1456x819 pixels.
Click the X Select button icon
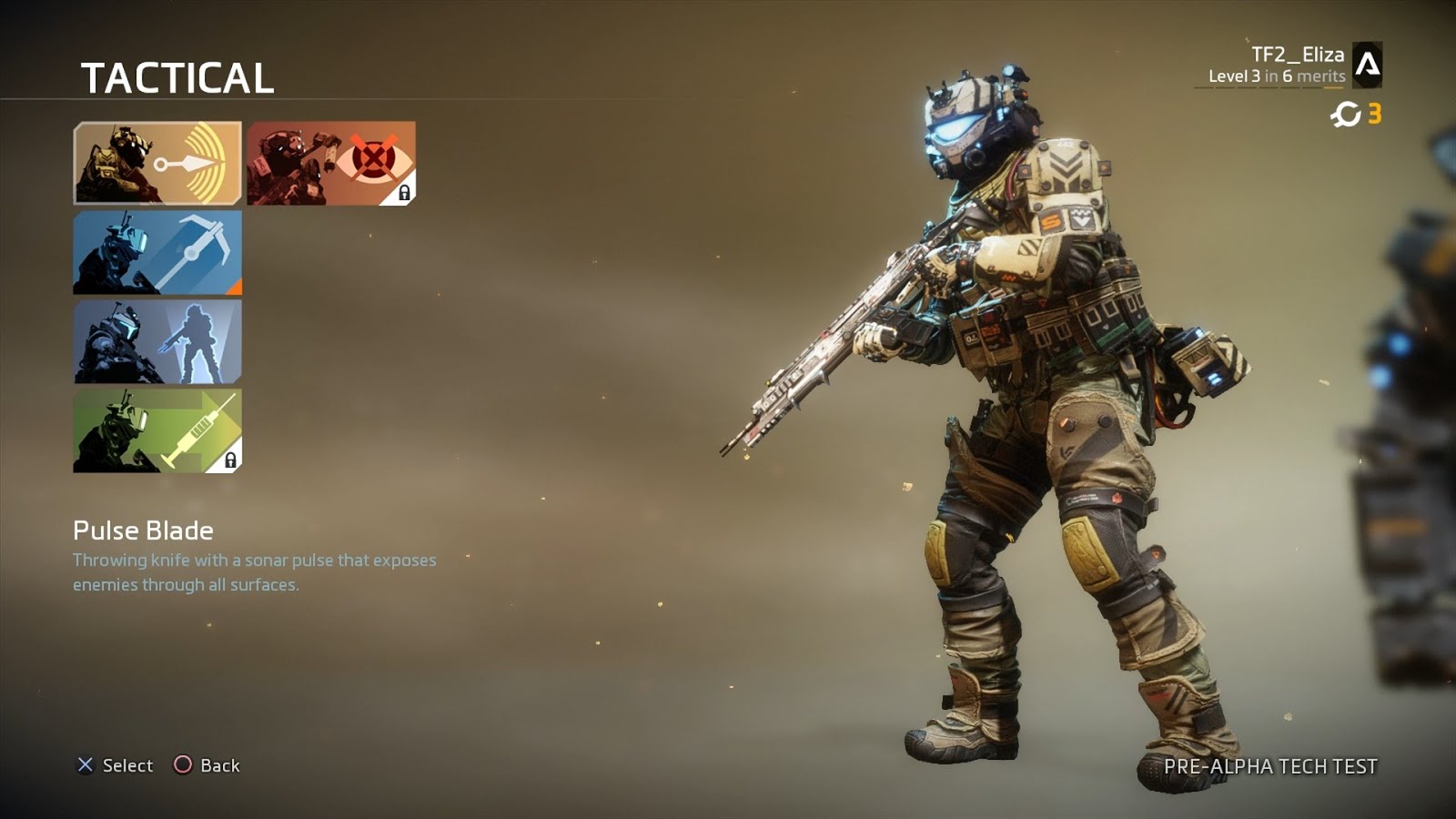(86, 766)
